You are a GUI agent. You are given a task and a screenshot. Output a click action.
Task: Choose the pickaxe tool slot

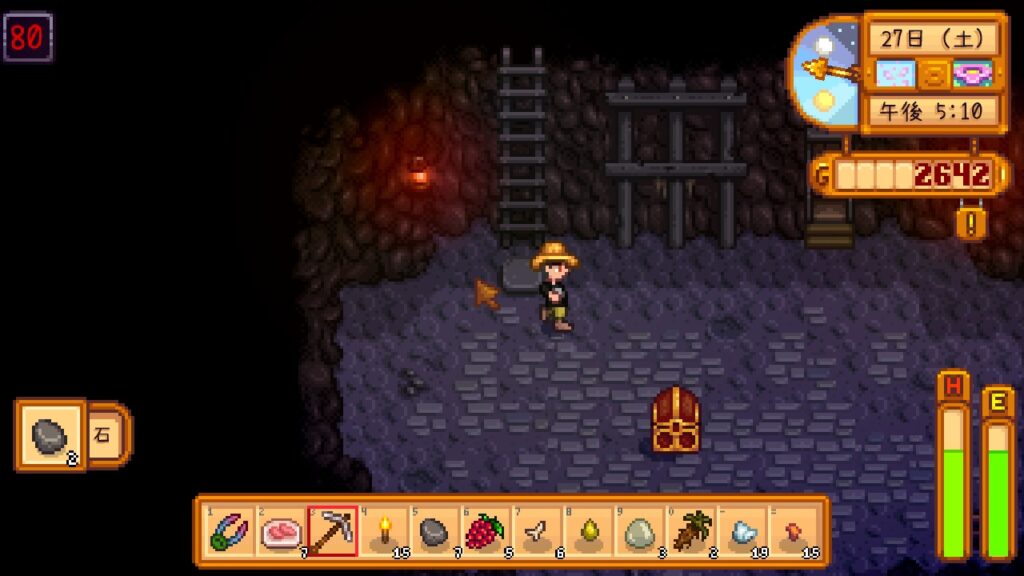332,531
